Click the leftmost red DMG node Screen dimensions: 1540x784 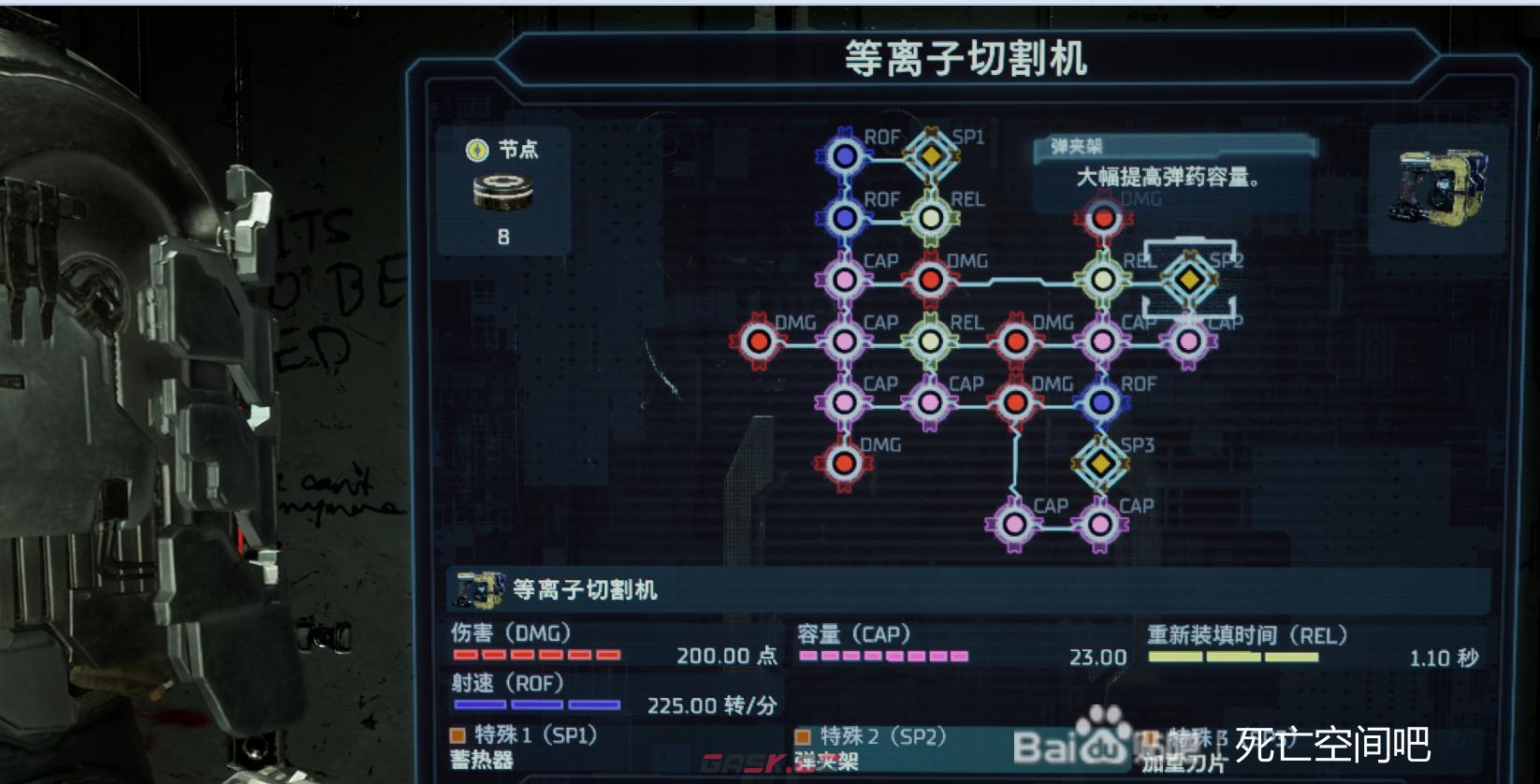click(x=759, y=341)
